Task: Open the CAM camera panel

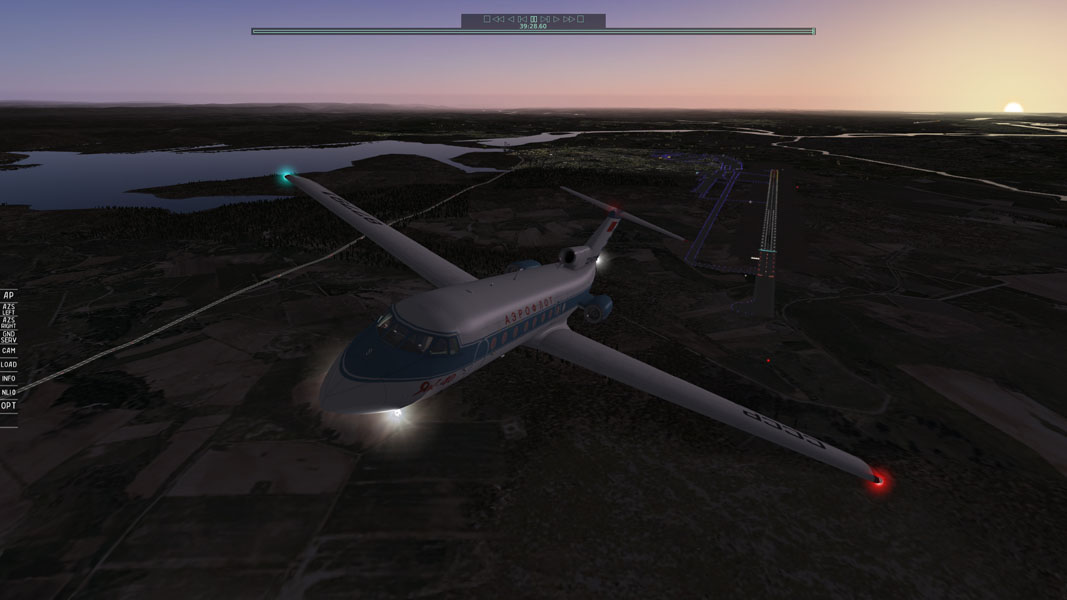Action: 8,351
